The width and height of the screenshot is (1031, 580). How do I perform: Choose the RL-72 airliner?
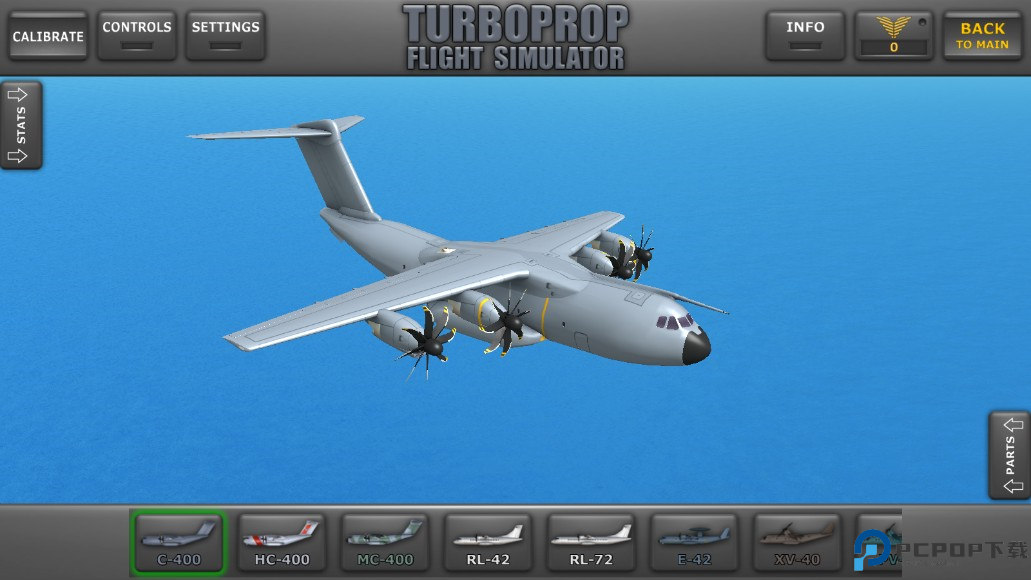click(x=591, y=543)
